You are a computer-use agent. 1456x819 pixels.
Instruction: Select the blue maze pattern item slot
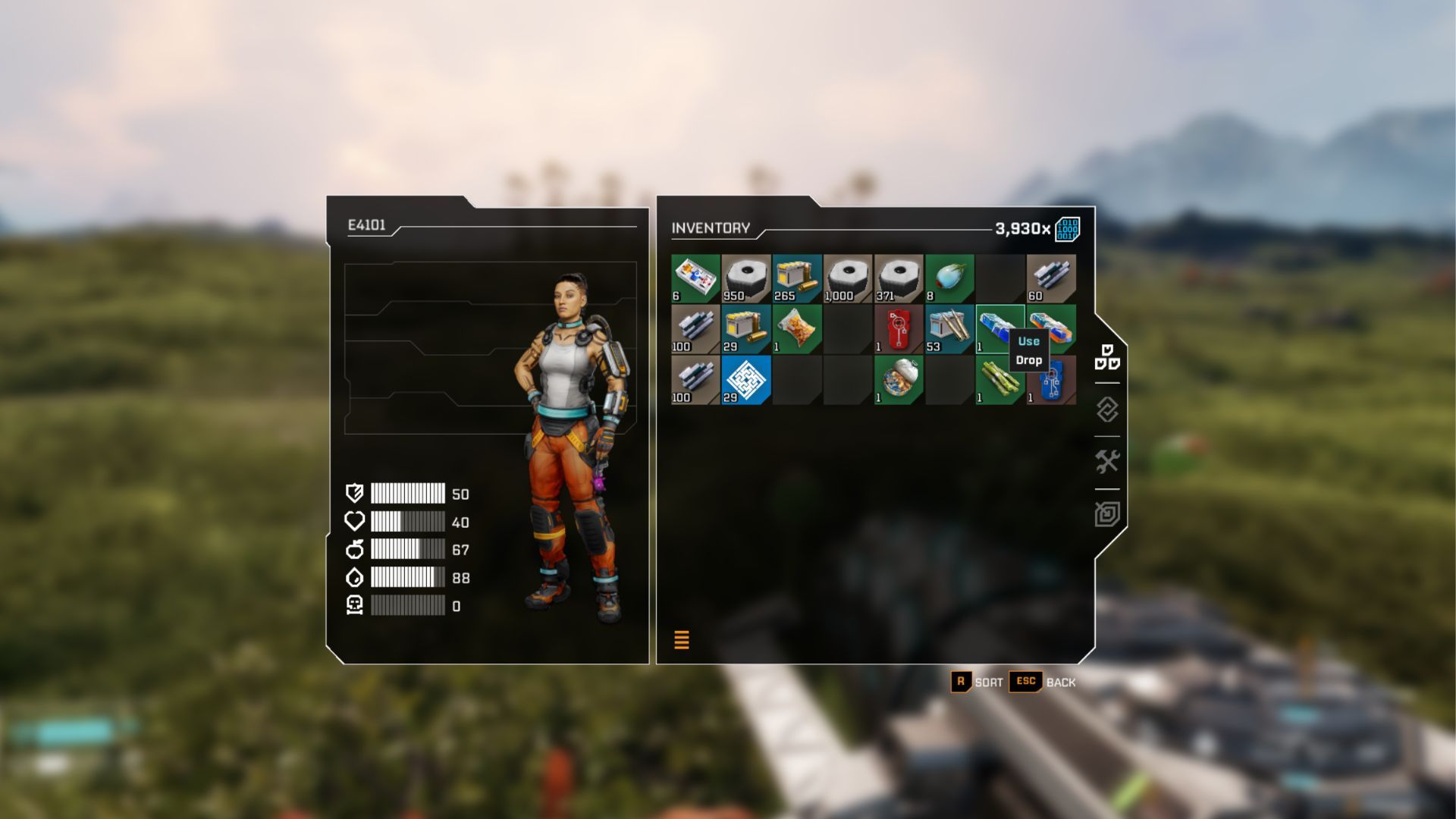click(746, 380)
